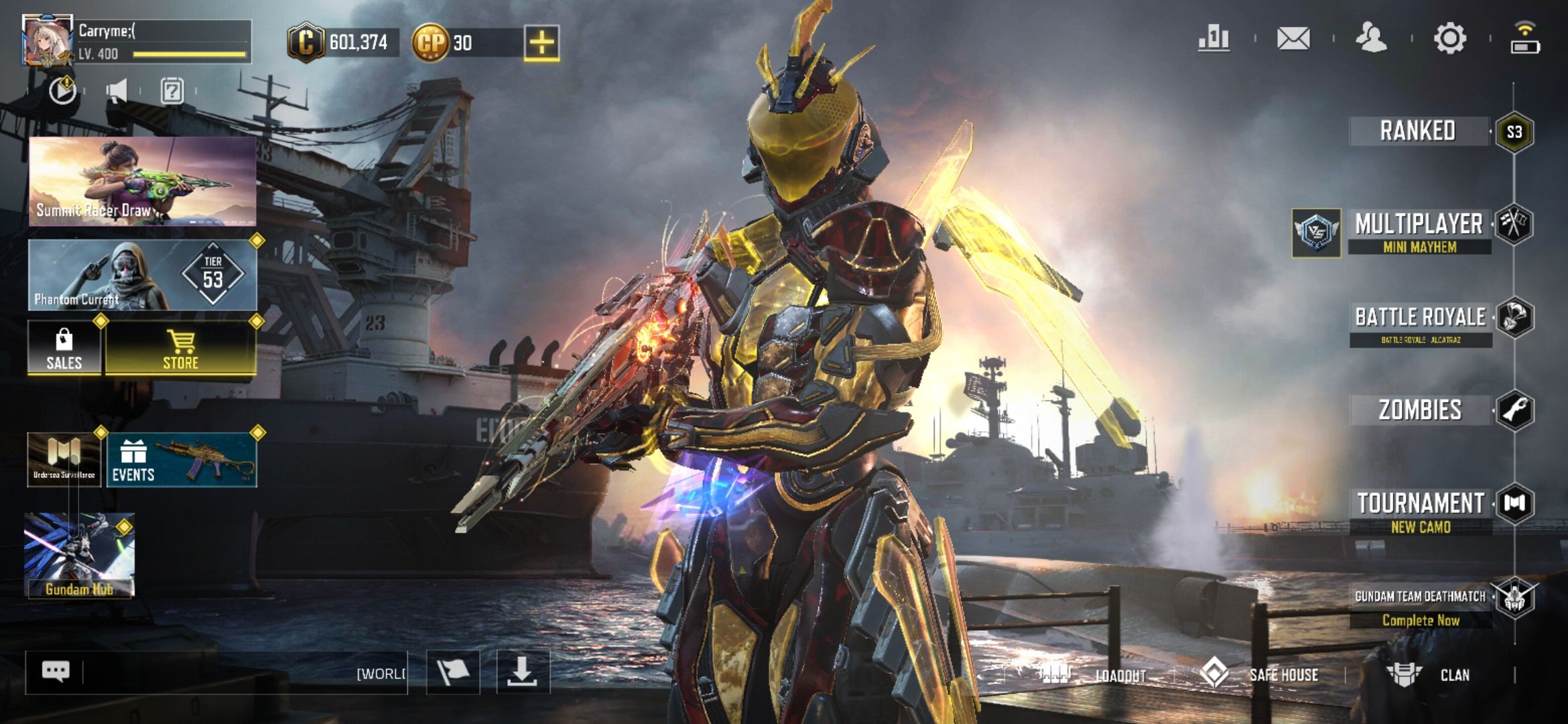This screenshot has height=724, width=1568.
Task: Open the mail inbox envelope
Action: (1293, 39)
